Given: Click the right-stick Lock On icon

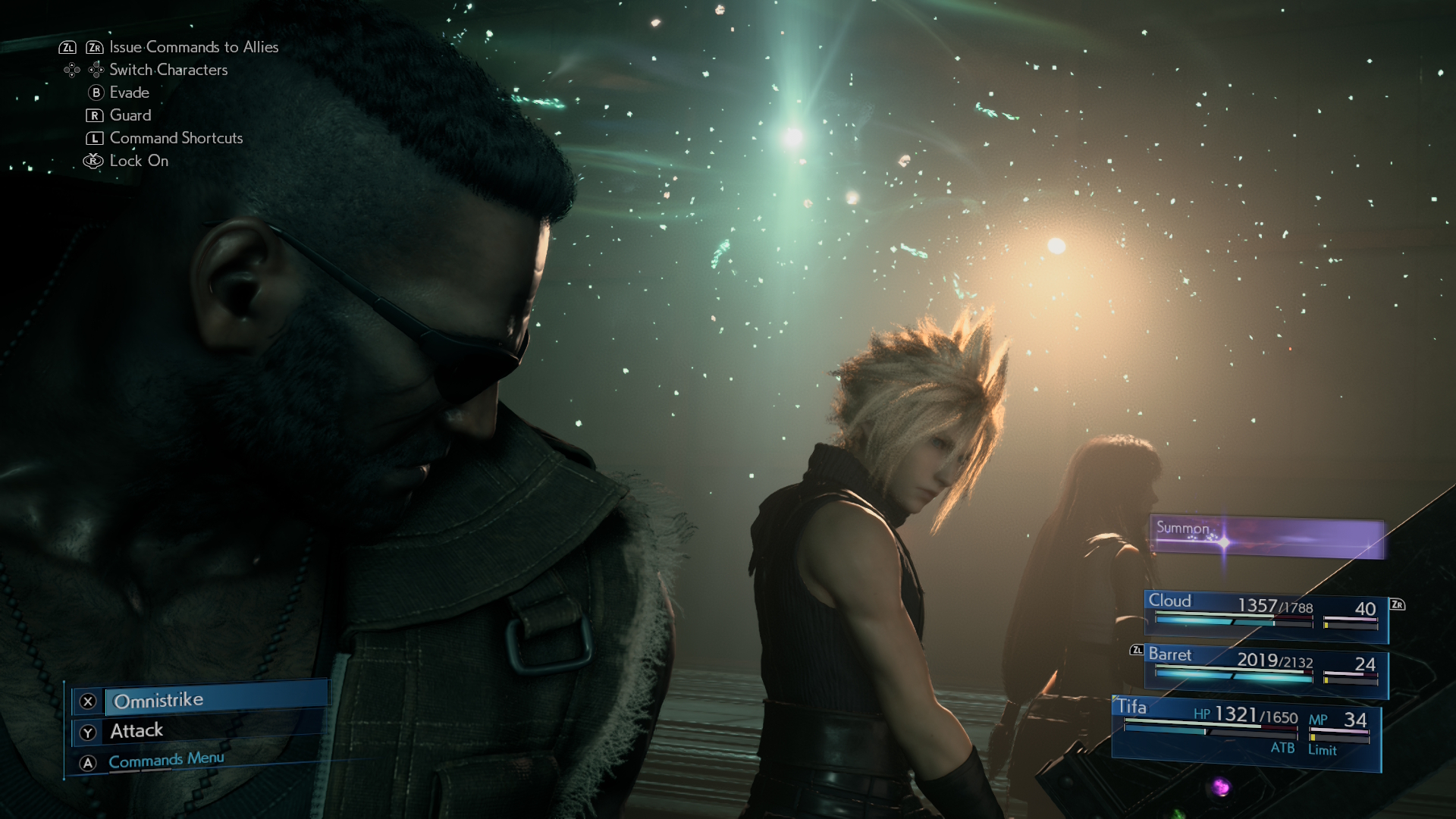Looking at the screenshot, I should (93, 161).
